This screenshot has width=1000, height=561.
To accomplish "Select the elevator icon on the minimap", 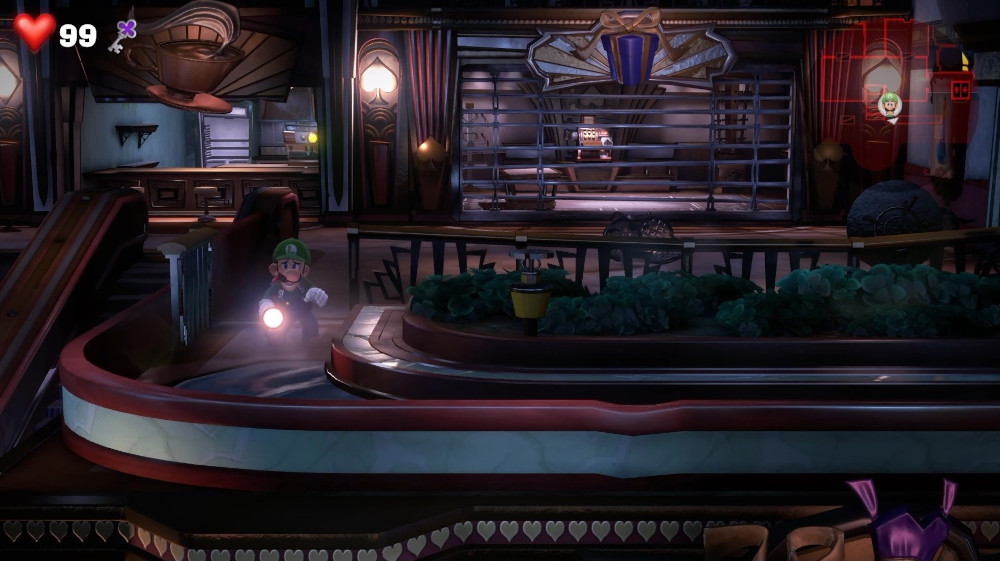I will (x=961, y=89).
